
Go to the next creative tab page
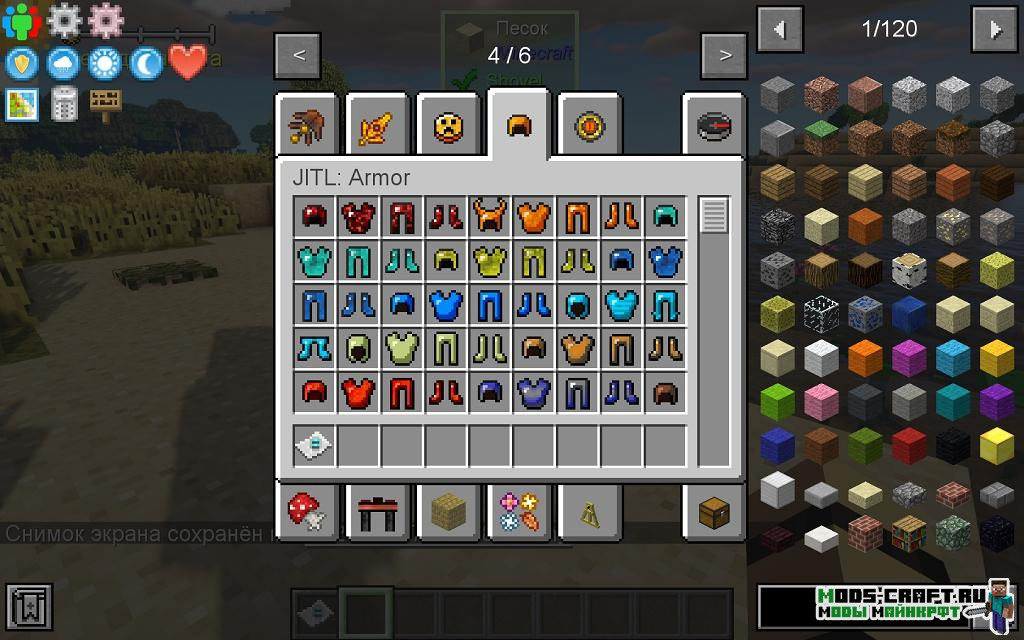click(x=725, y=55)
